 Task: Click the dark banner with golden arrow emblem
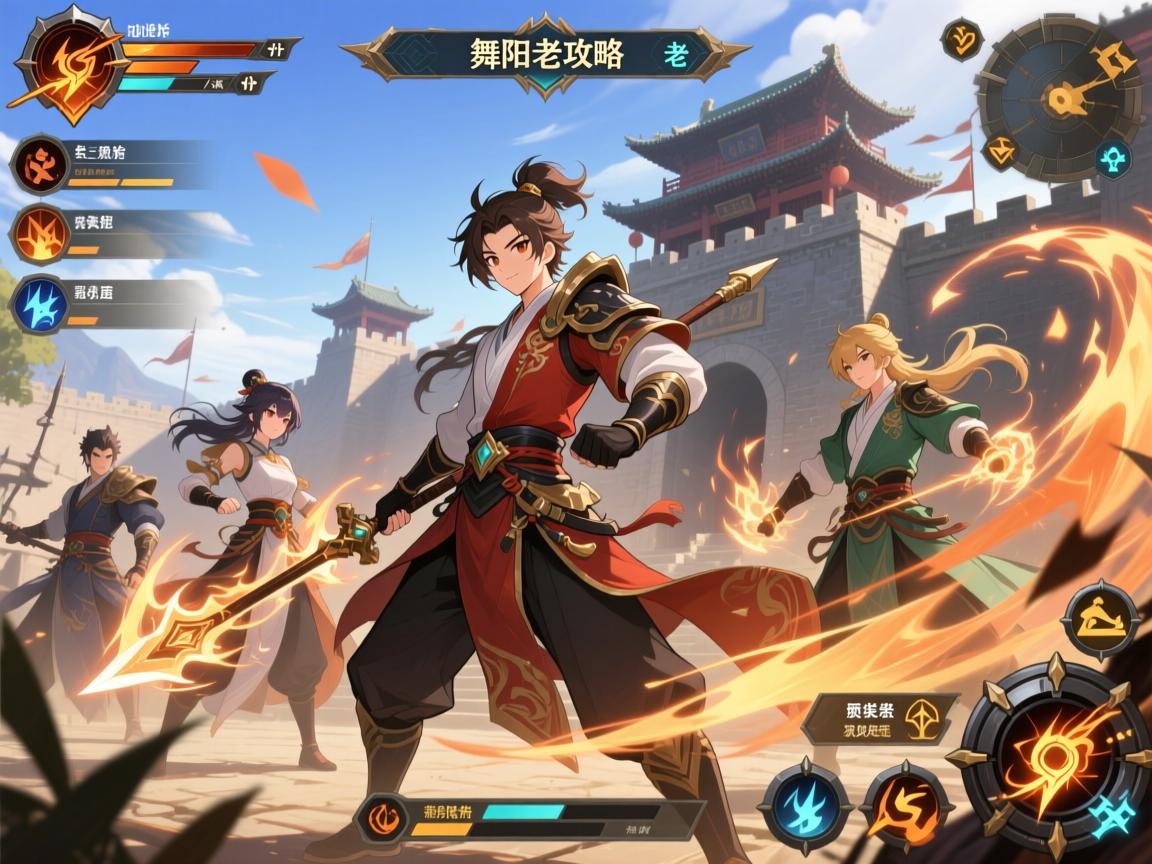point(880,719)
